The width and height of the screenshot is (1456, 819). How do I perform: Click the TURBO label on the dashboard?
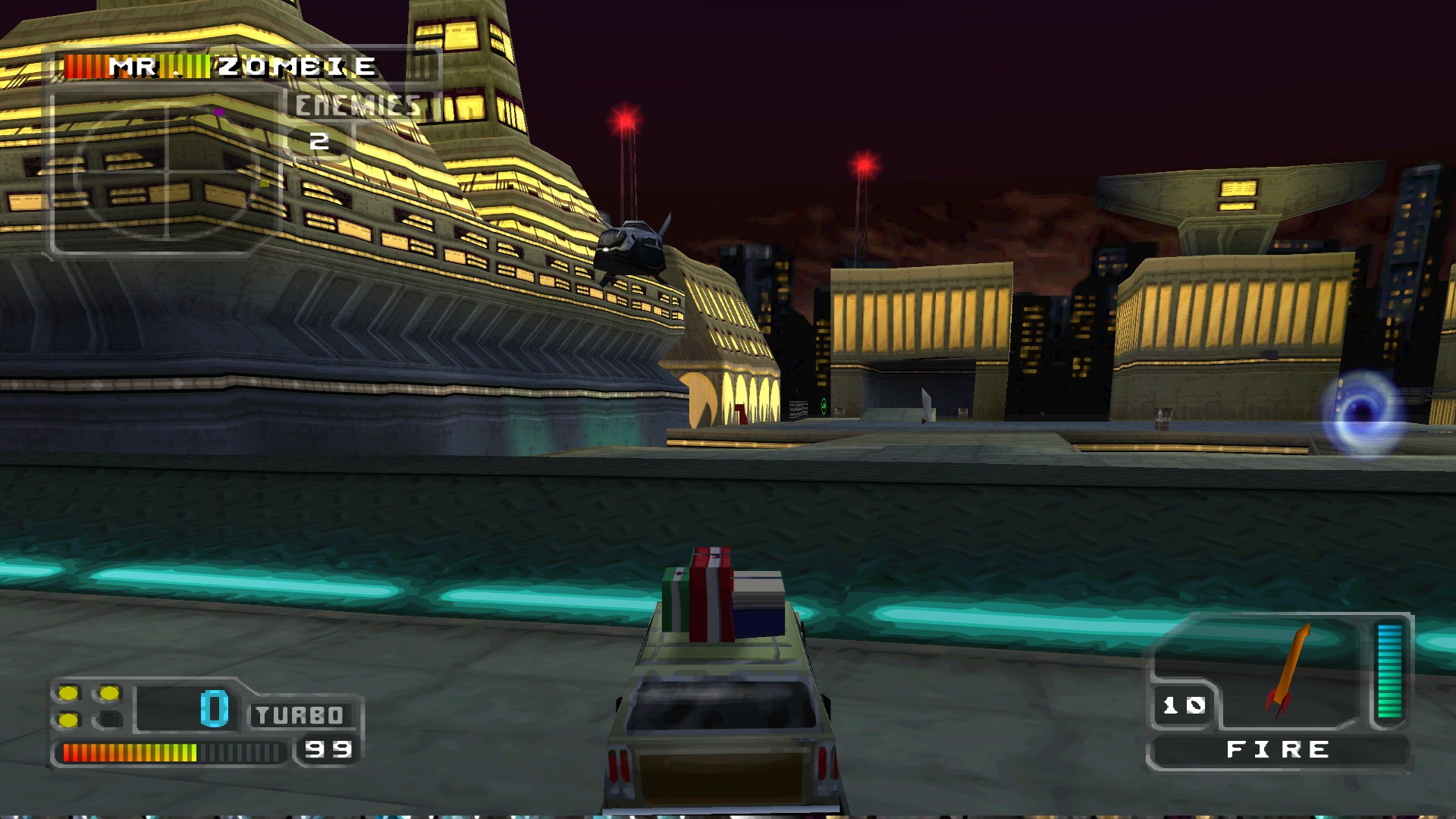pos(297,714)
